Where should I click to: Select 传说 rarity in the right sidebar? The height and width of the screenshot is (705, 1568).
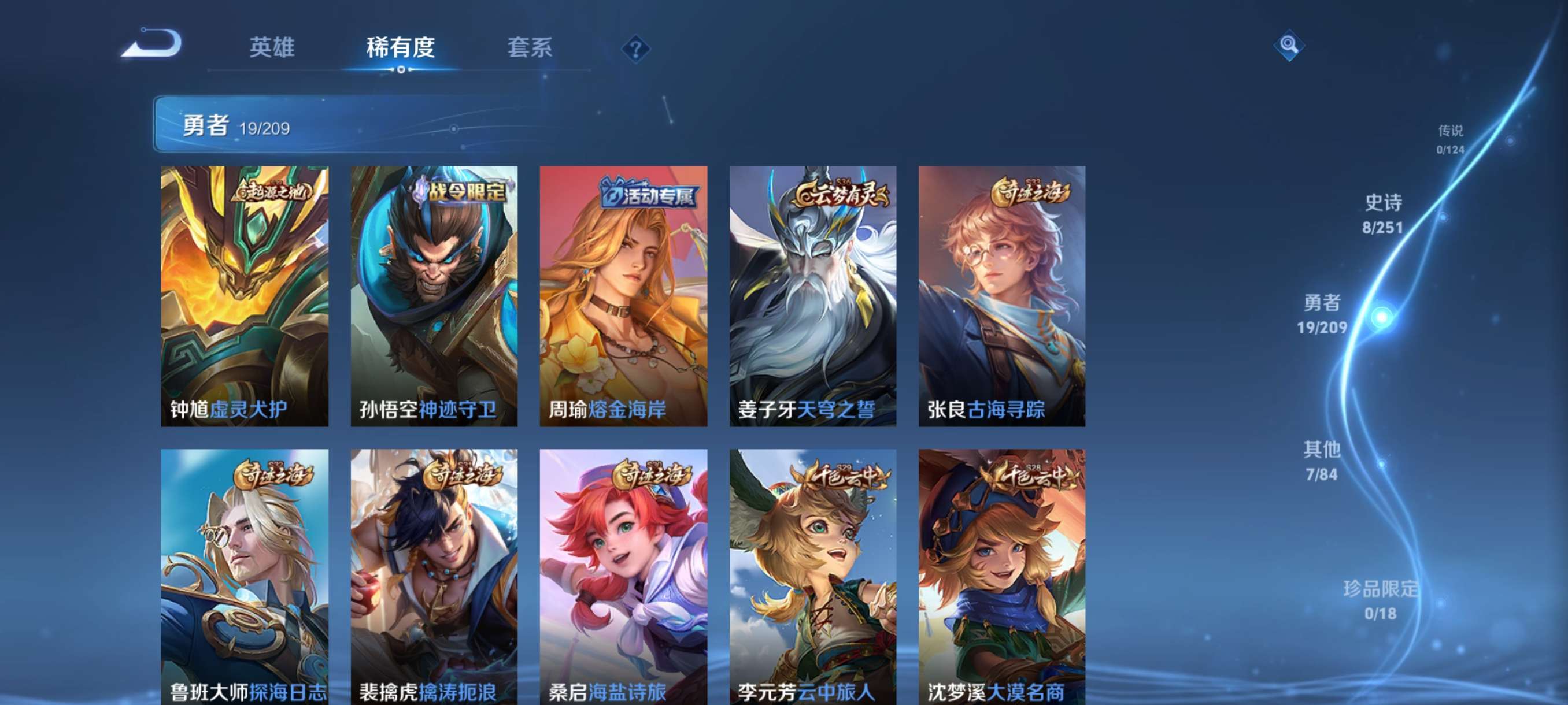click(1452, 139)
